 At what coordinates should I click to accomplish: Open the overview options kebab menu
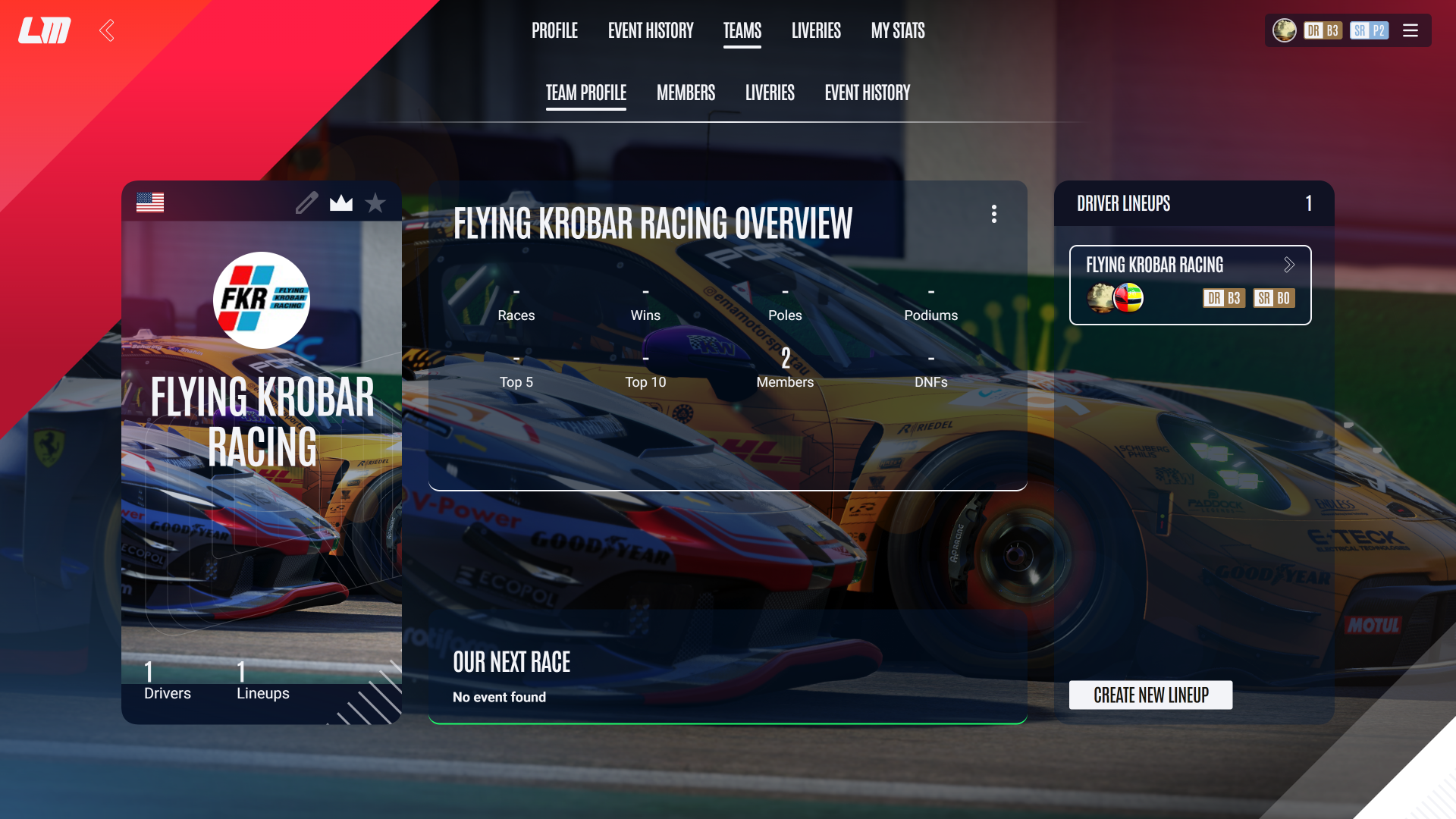[x=994, y=214]
